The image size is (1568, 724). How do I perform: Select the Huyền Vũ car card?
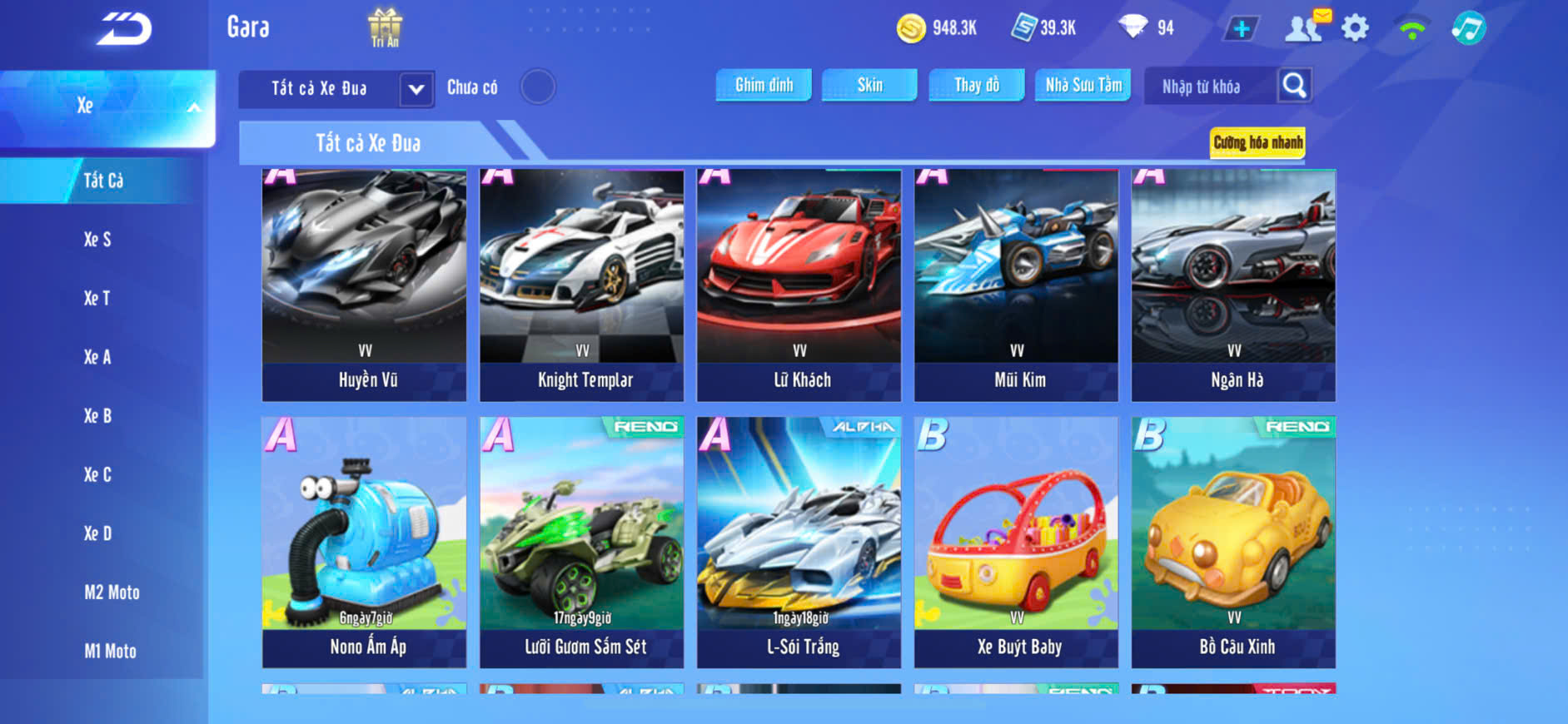click(x=364, y=285)
